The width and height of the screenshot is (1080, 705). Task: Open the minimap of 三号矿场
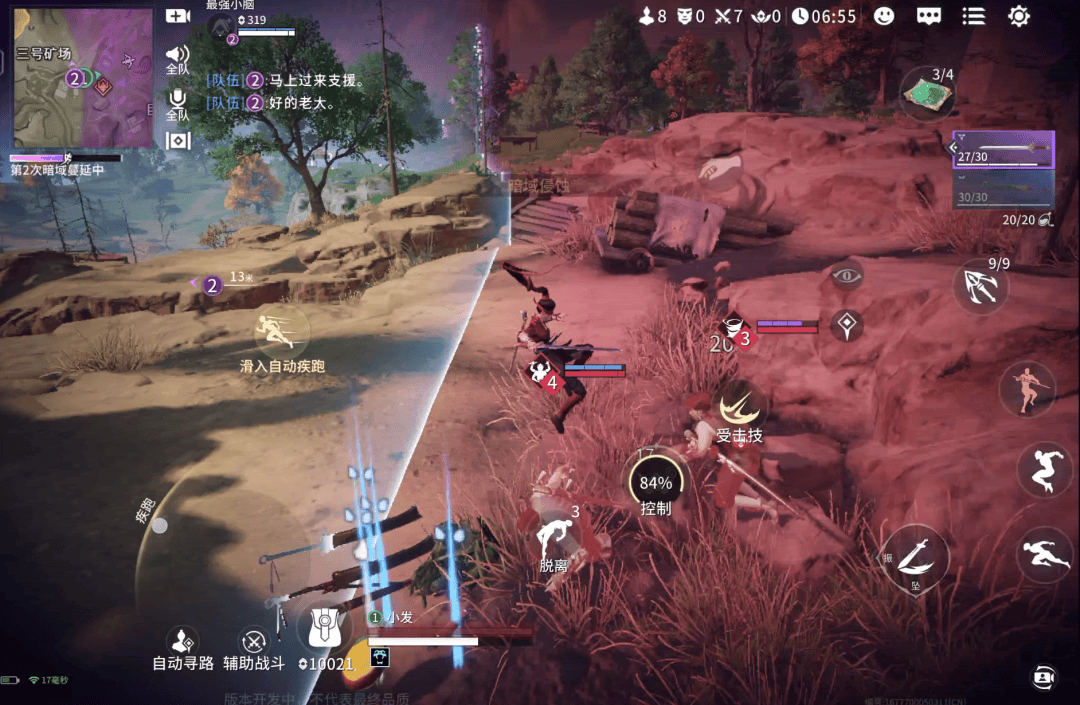point(84,78)
